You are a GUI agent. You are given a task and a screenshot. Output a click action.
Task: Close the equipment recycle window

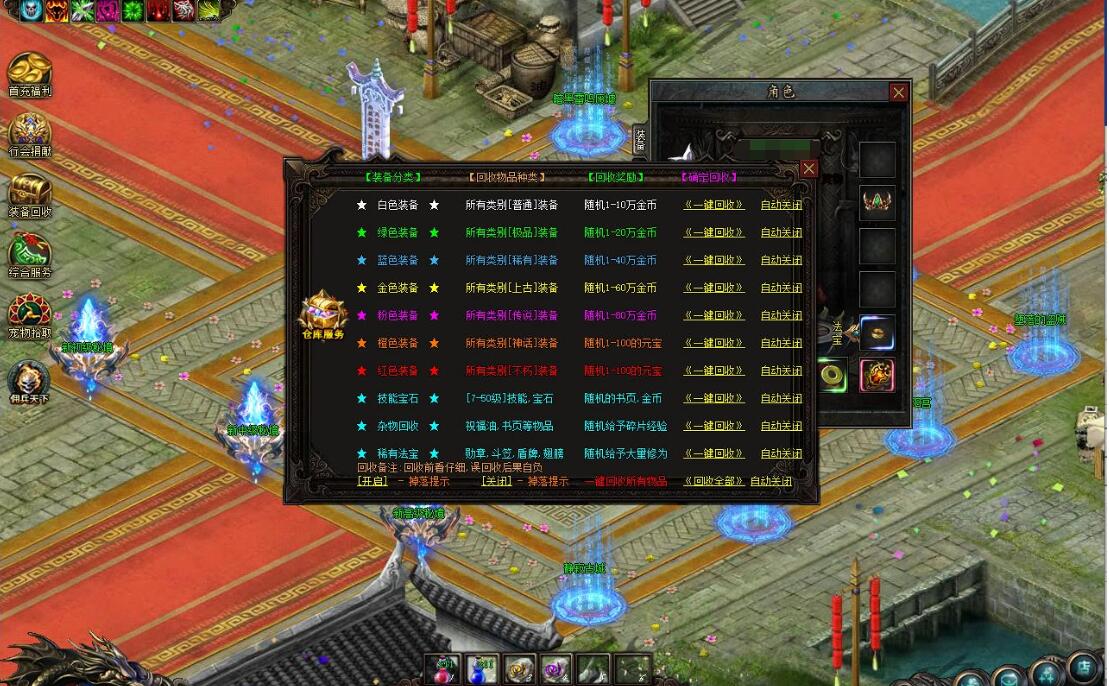click(x=809, y=169)
